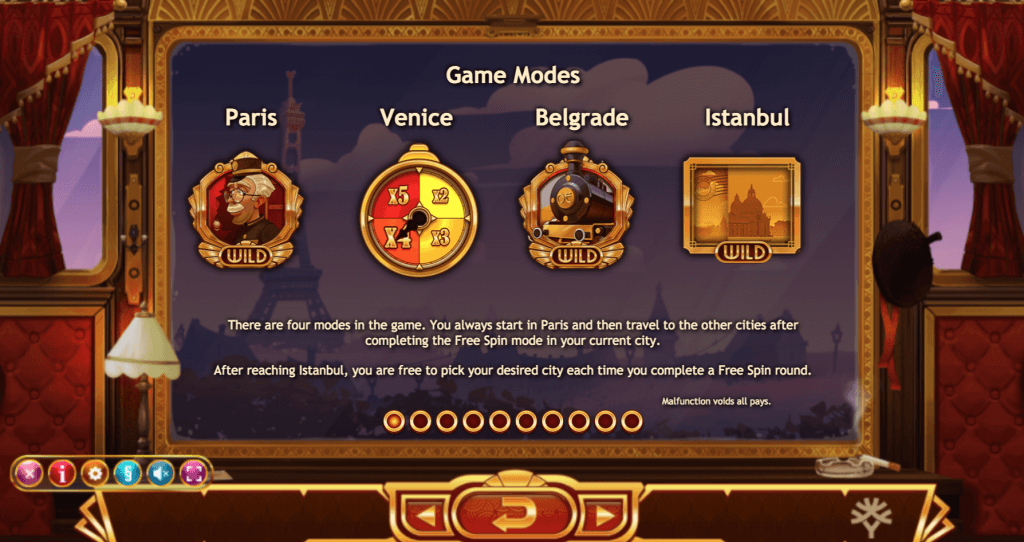1024x542 pixels.
Task: Enter fullscreen with the purple brackets icon
Action: 192,473
